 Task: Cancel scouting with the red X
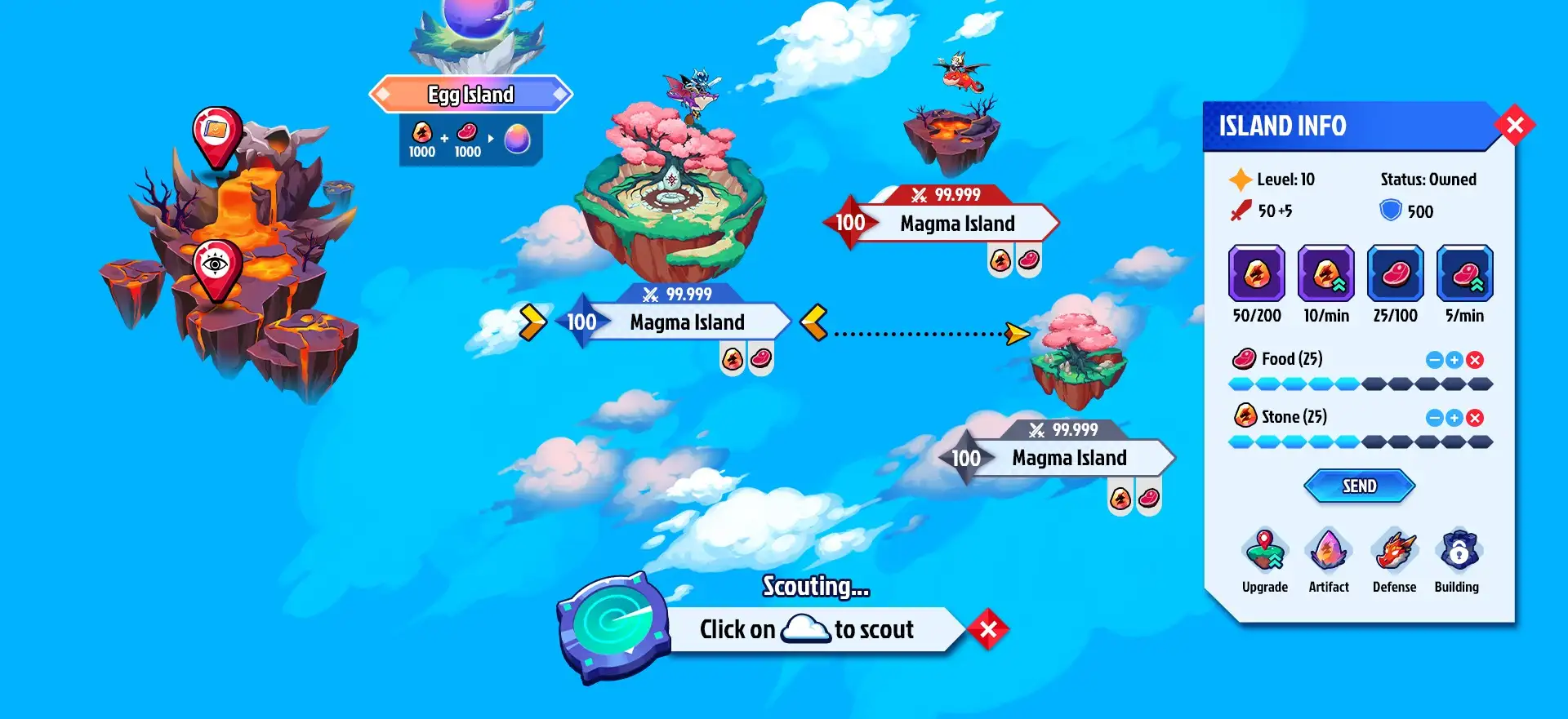[x=988, y=629]
